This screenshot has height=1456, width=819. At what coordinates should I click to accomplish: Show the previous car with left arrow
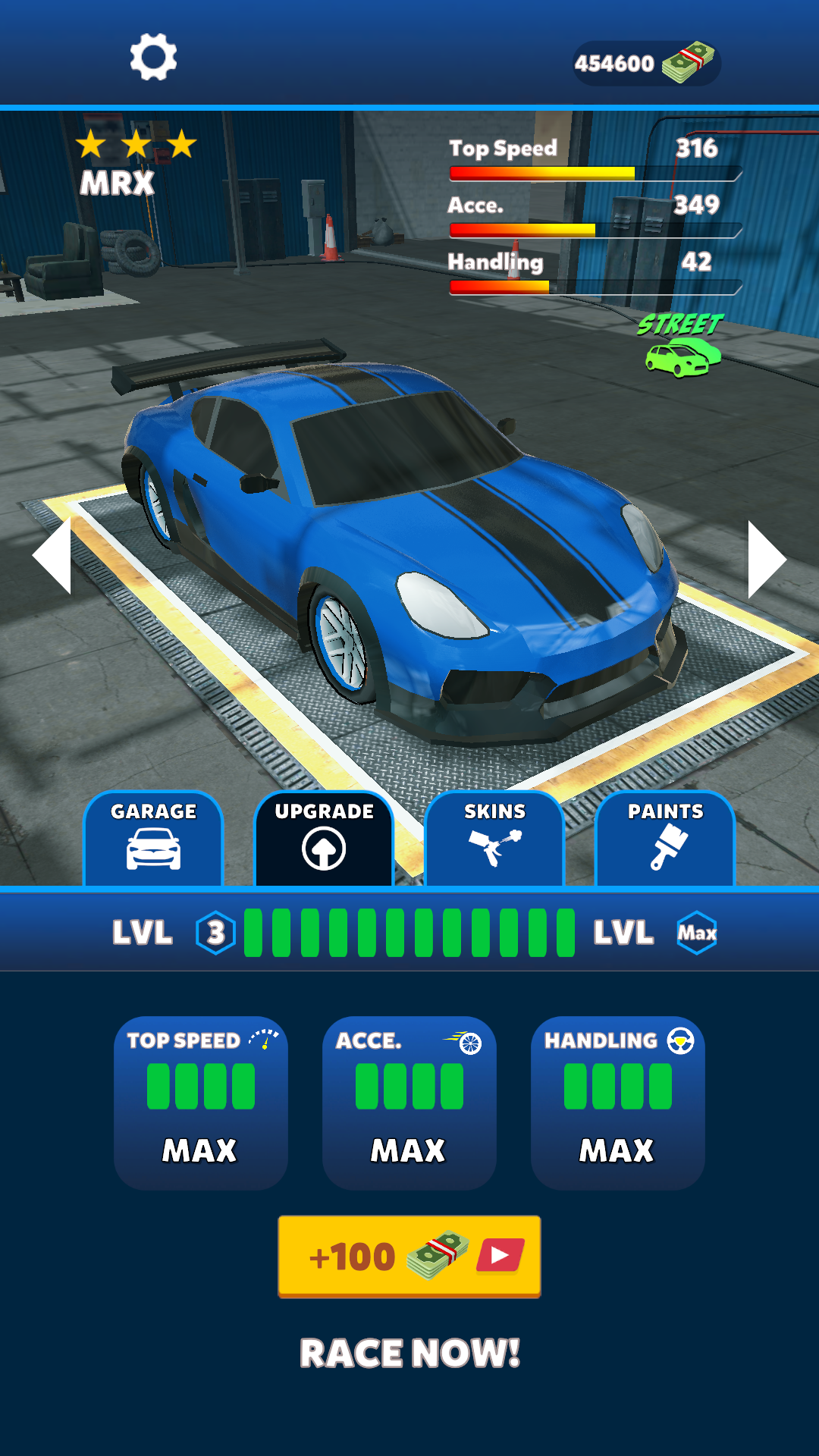53,555
